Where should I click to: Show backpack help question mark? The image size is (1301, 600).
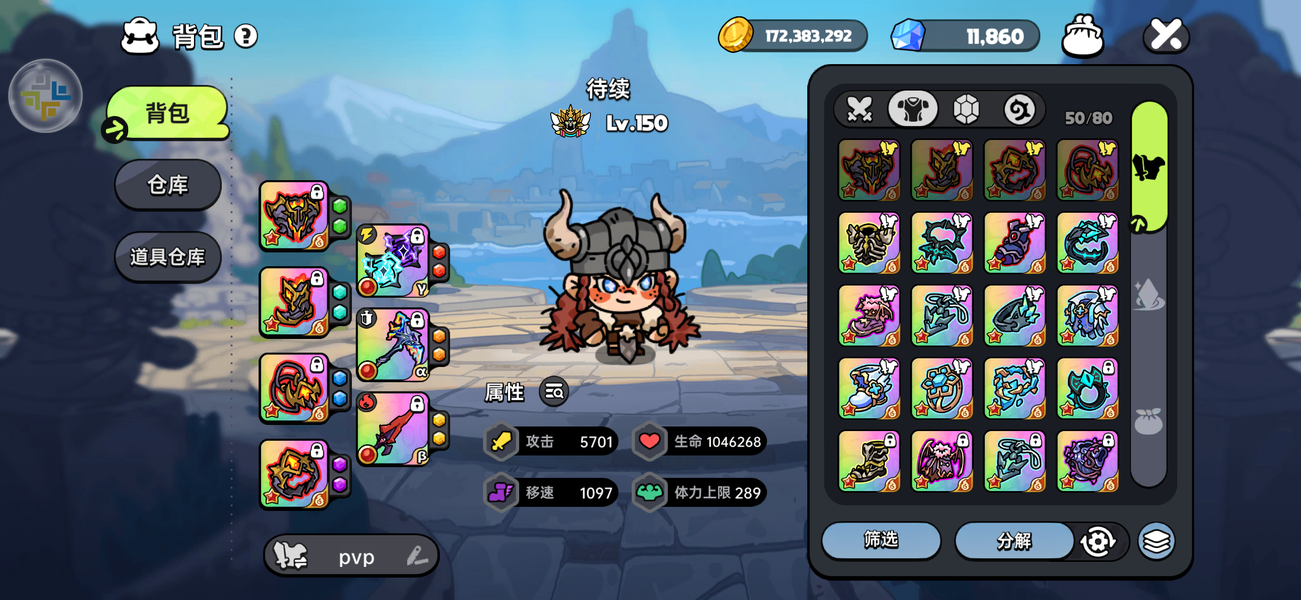pos(246,36)
